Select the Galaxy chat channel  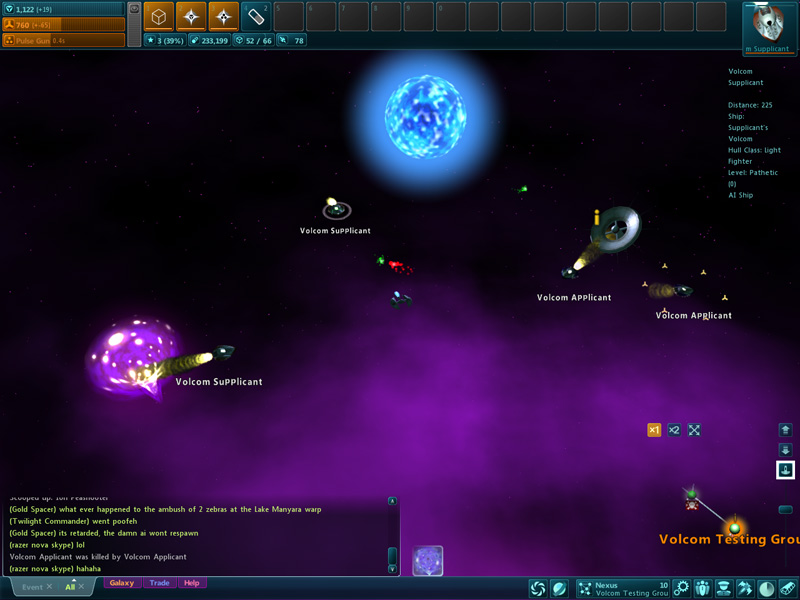[122, 583]
